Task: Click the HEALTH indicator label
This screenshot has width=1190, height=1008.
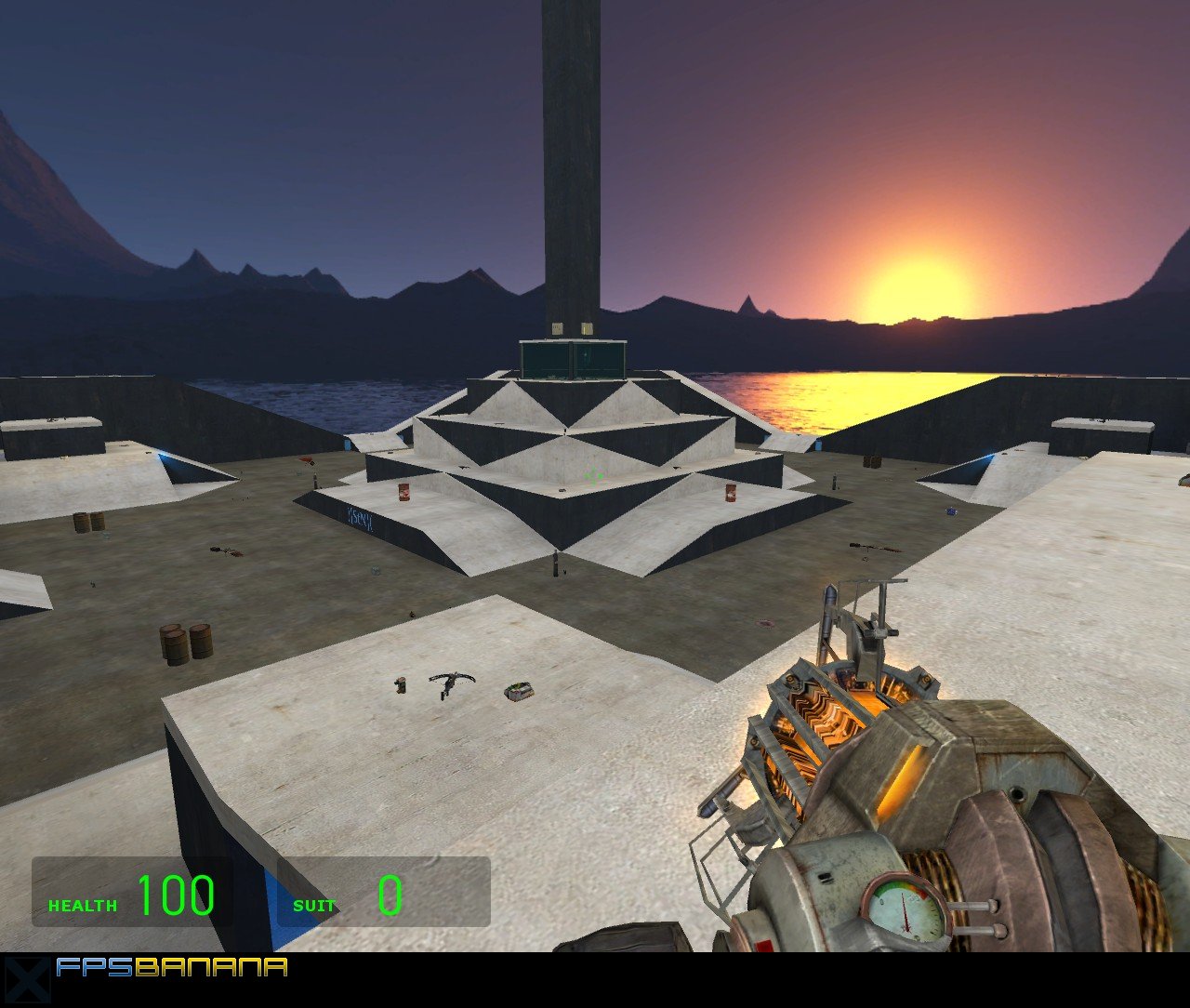Action: (82, 906)
